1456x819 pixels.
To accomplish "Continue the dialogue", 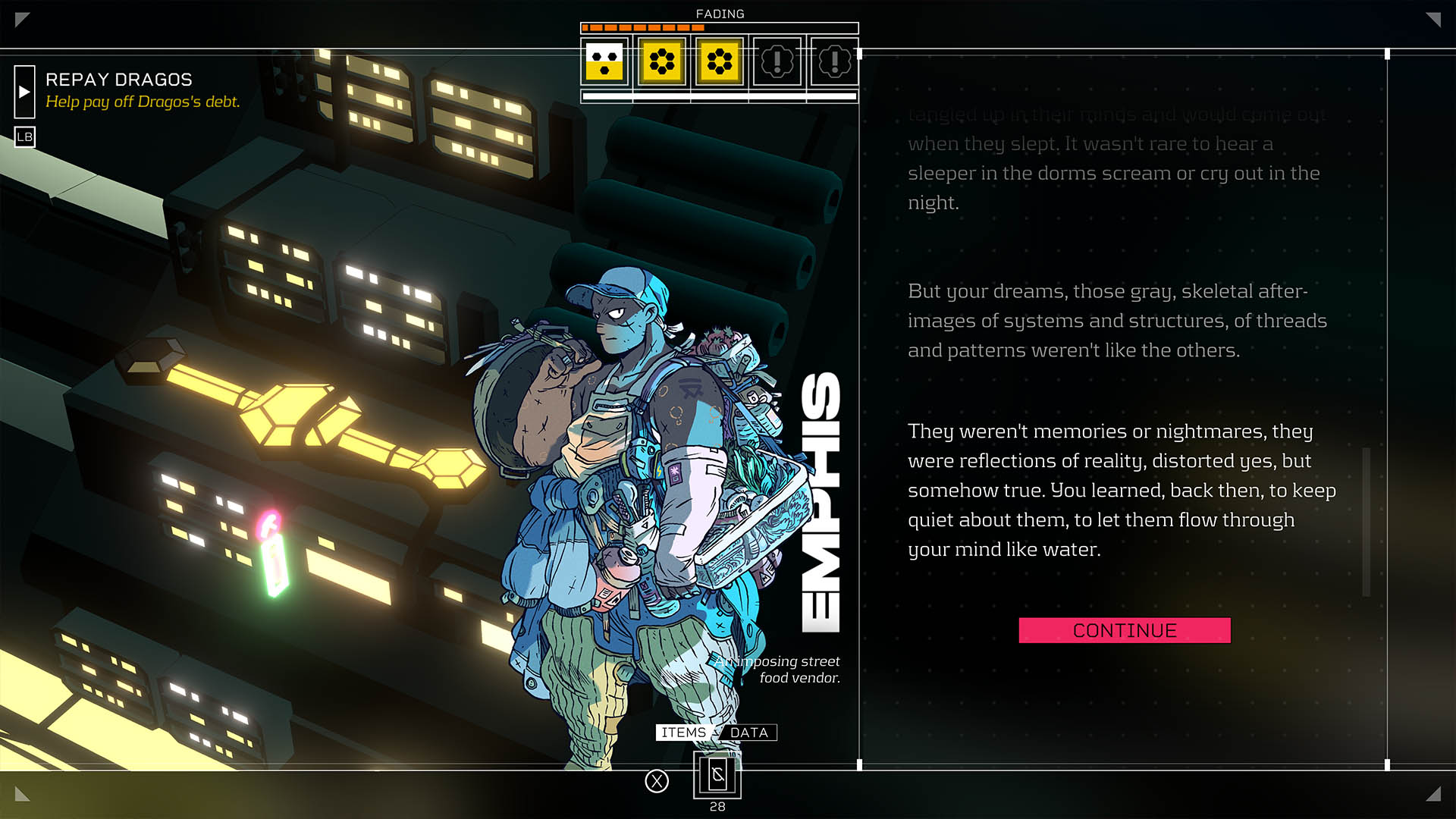I will click(1124, 630).
